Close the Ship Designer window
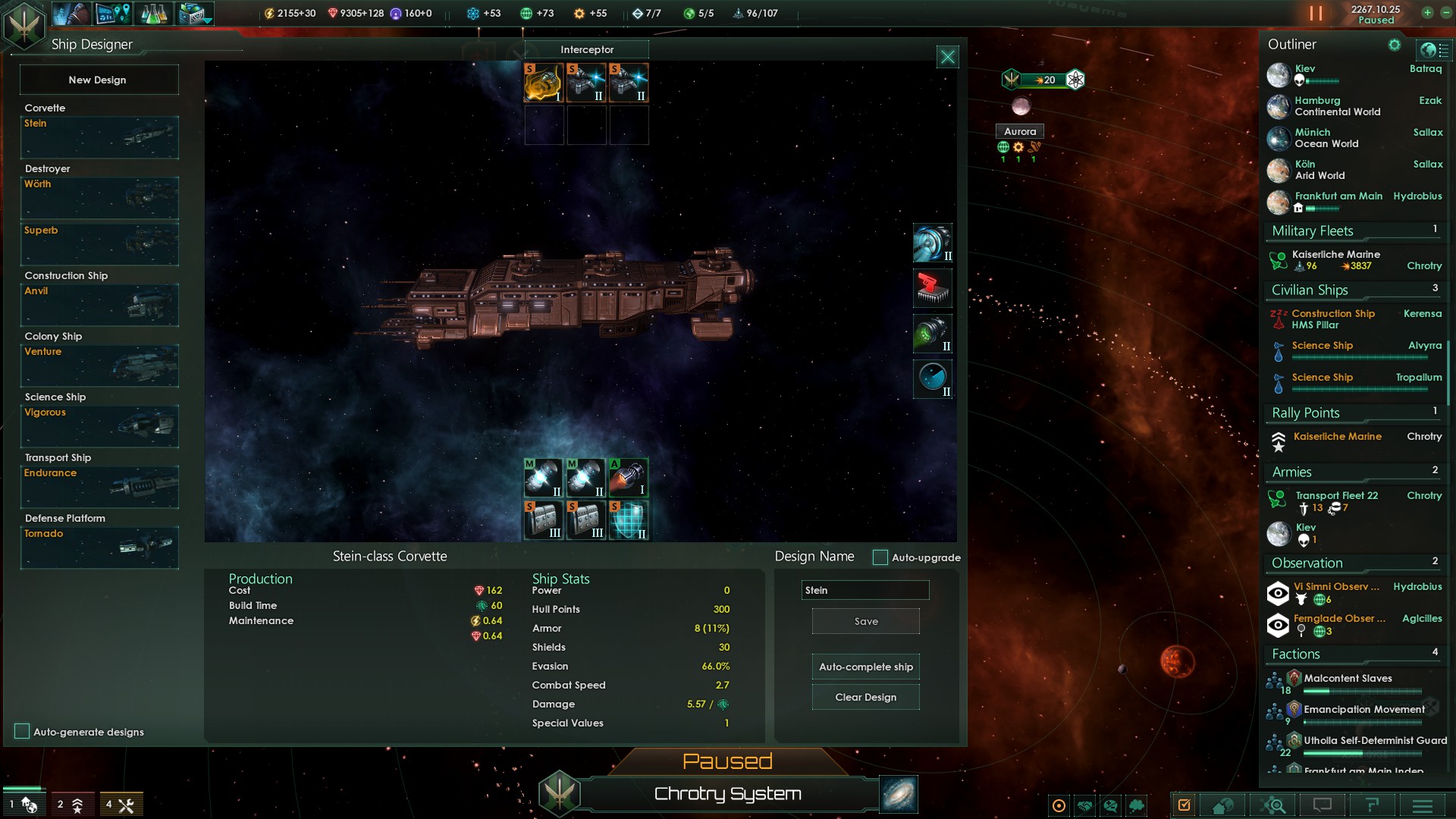 [947, 57]
